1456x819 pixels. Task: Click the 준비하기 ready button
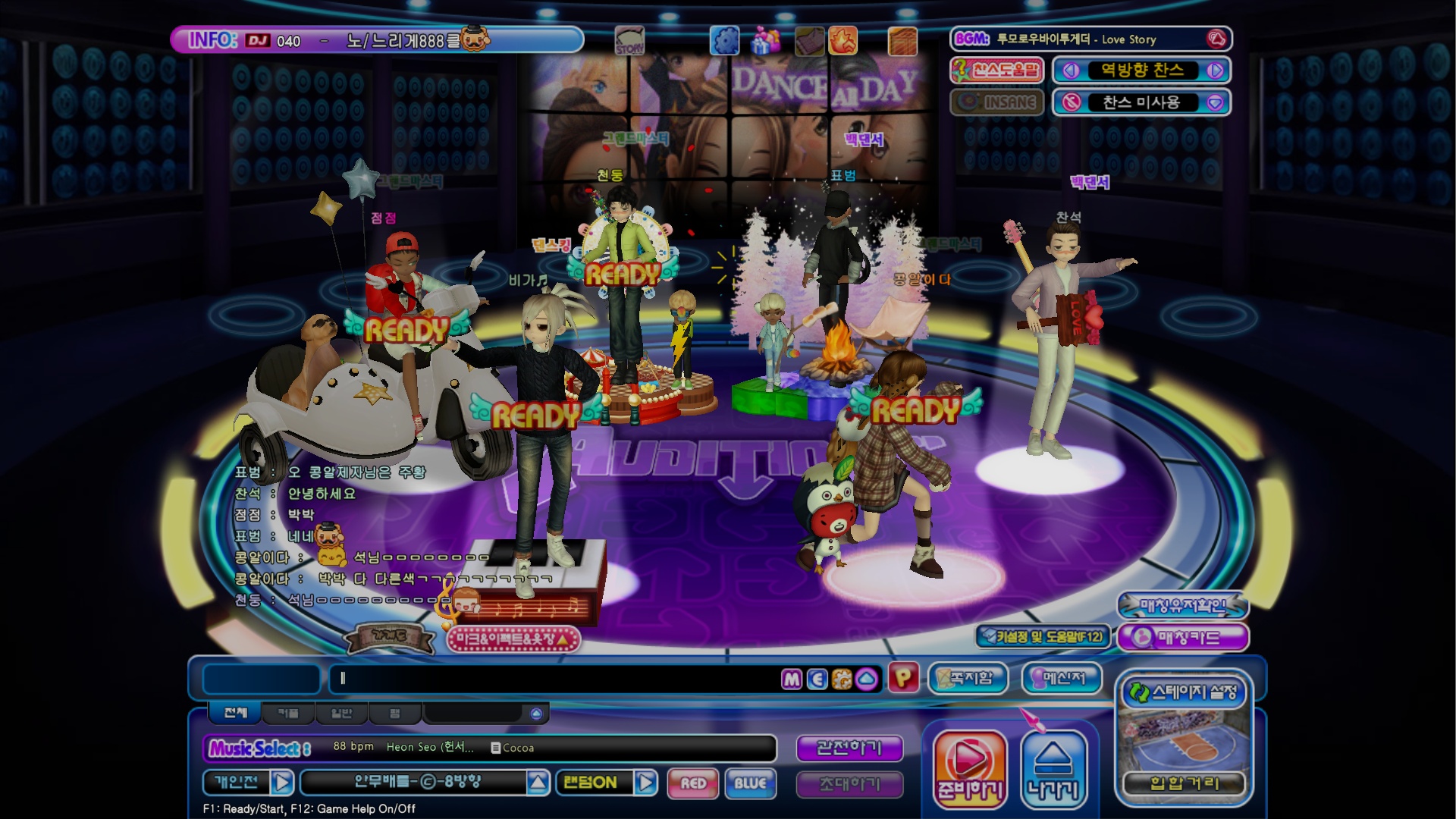click(x=970, y=769)
